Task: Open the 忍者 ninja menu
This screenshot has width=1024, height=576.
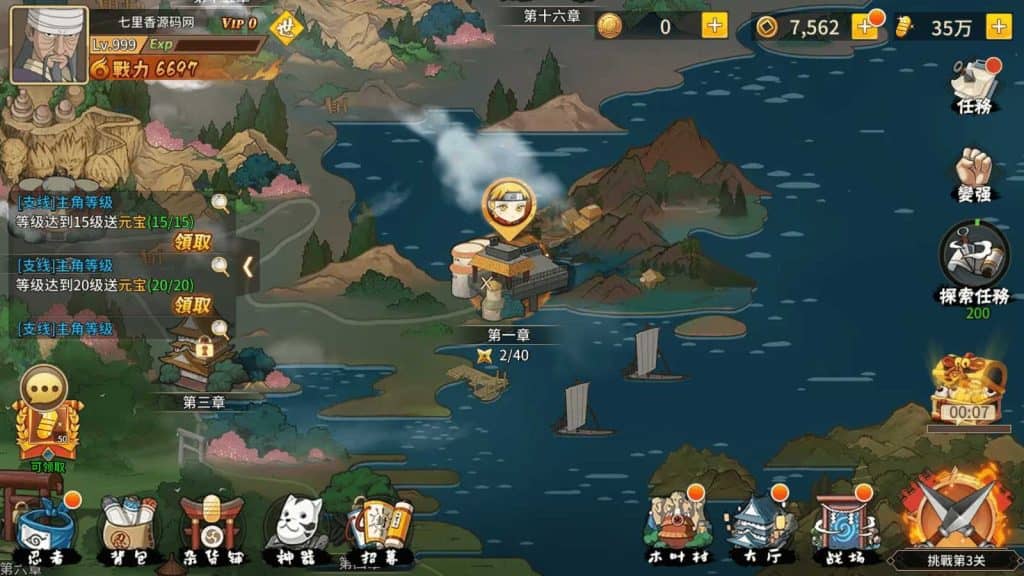Action: (x=46, y=532)
